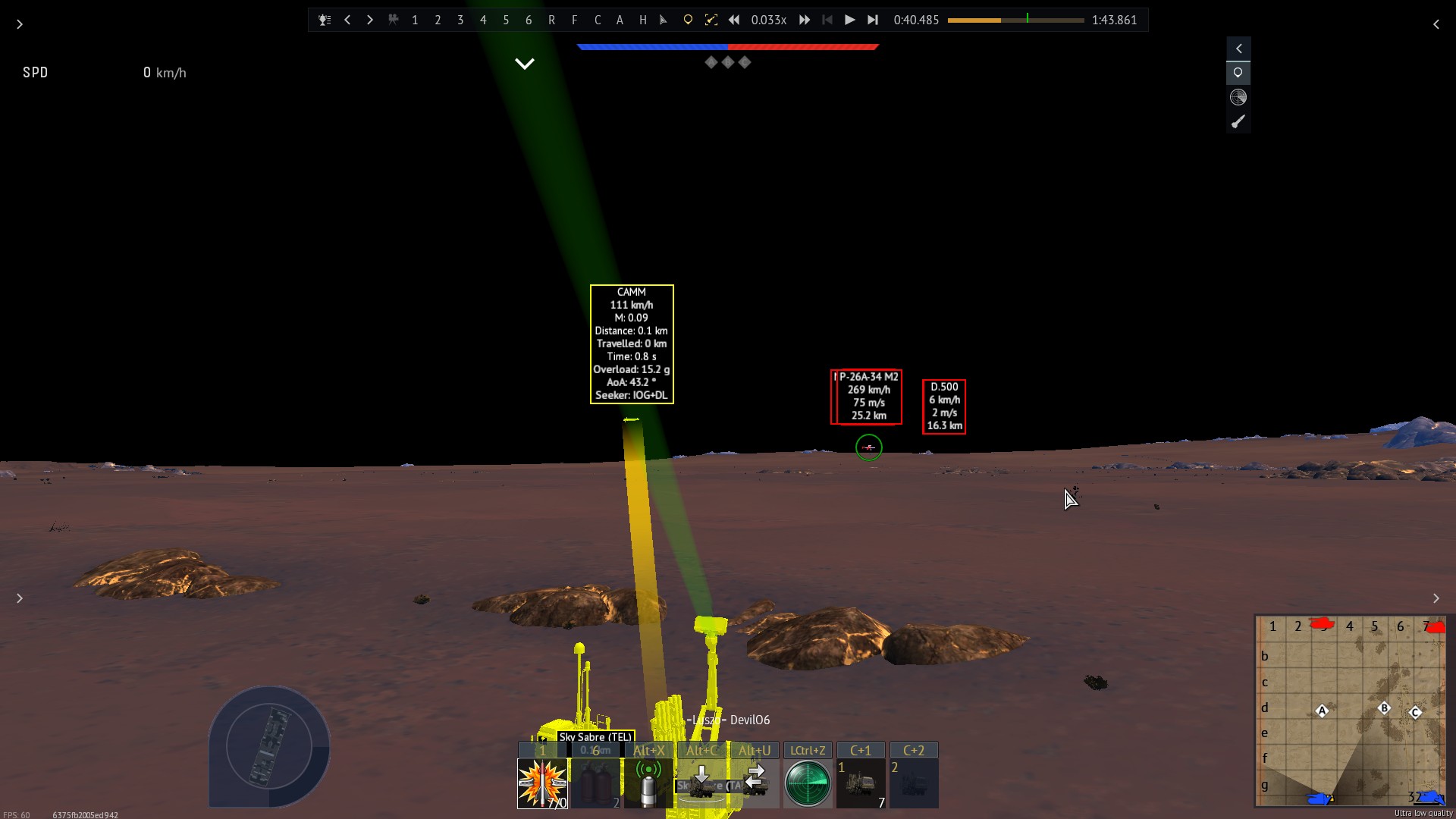1456x819 pixels.
Task: Seek on the replay timeline bar
Action: pyautogui.click(x=1015, y=20)
